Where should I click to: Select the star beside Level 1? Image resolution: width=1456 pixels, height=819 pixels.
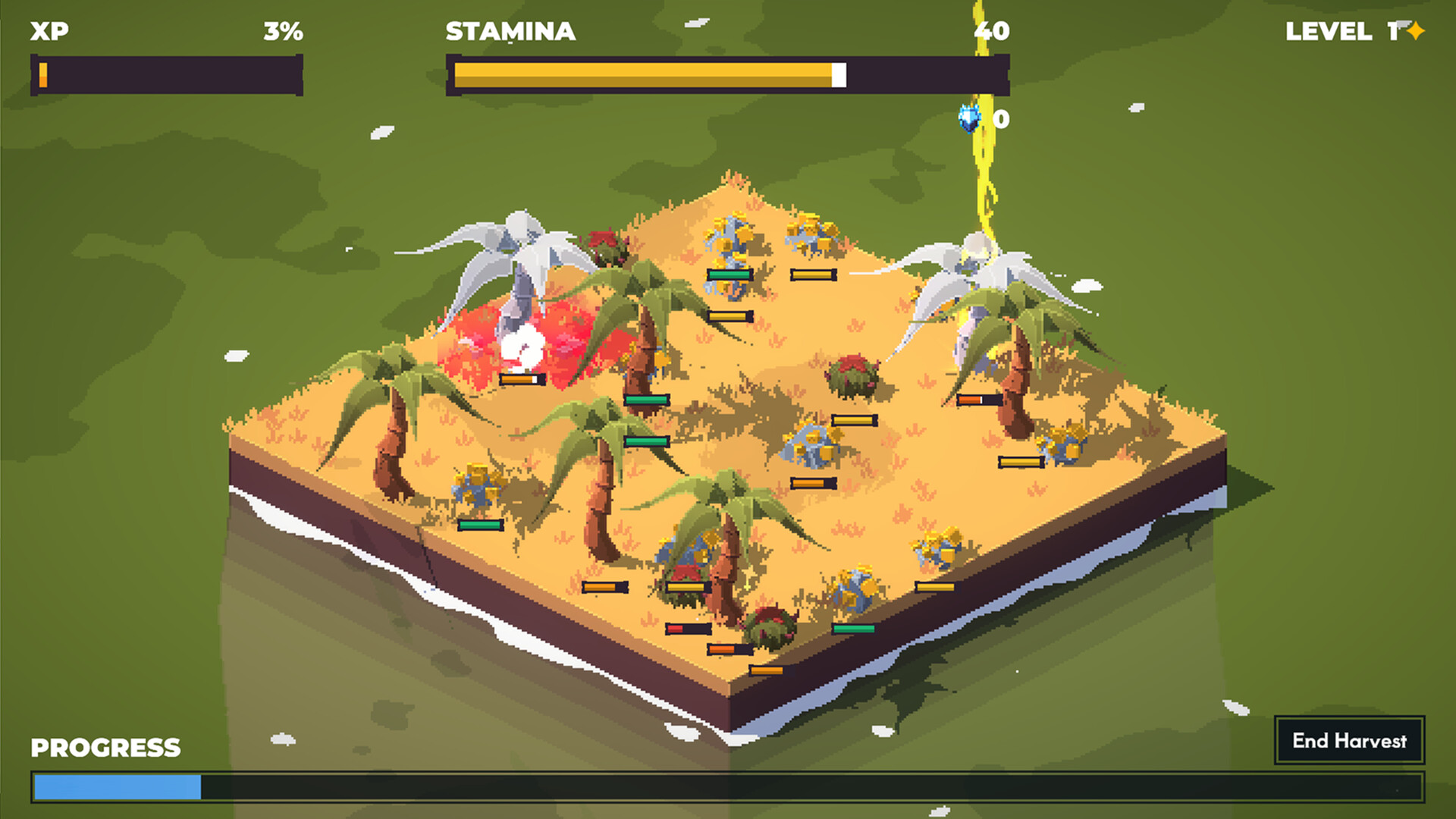[x=1417, y=32]
